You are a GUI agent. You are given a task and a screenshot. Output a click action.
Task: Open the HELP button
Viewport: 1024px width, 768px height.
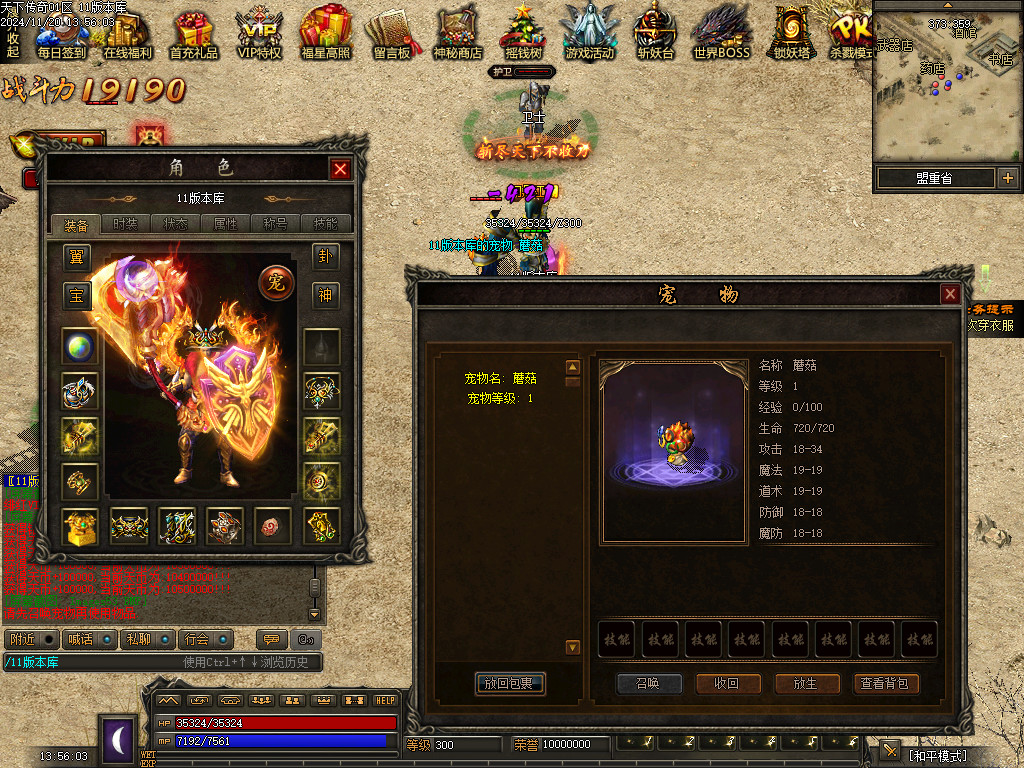point(385,700)
